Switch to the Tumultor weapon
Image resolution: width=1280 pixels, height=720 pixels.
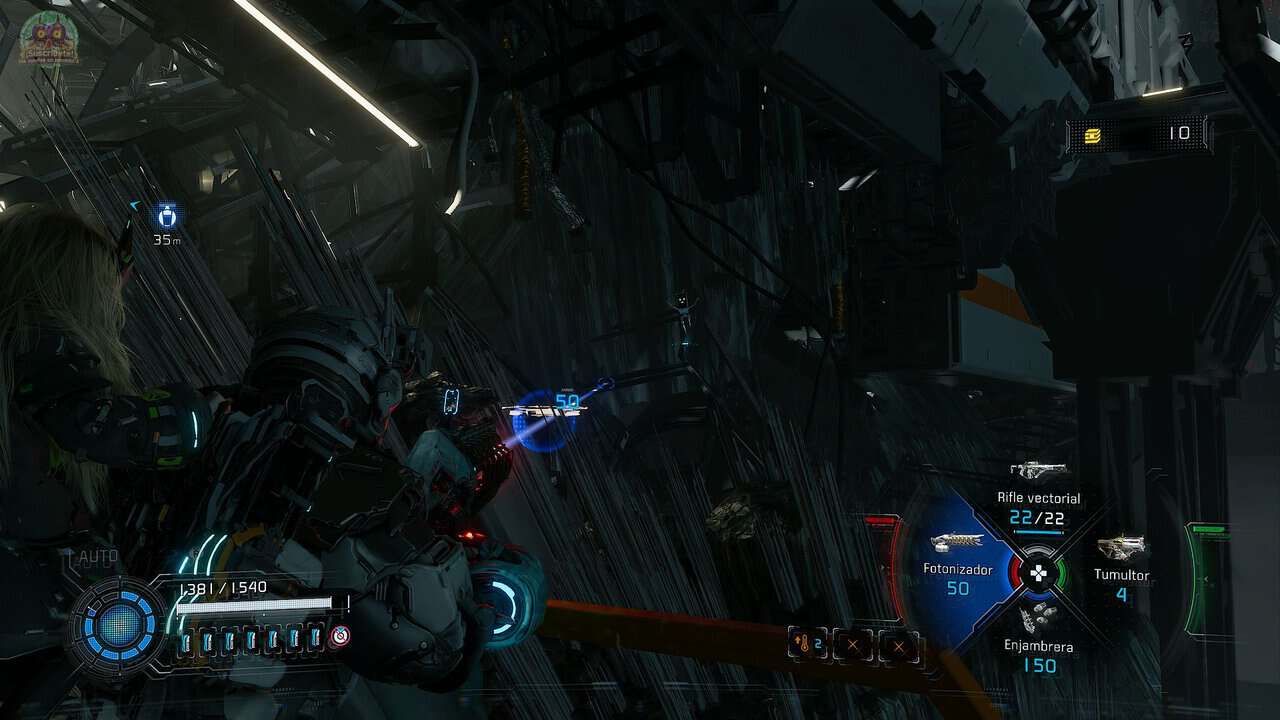[1121, 548]
